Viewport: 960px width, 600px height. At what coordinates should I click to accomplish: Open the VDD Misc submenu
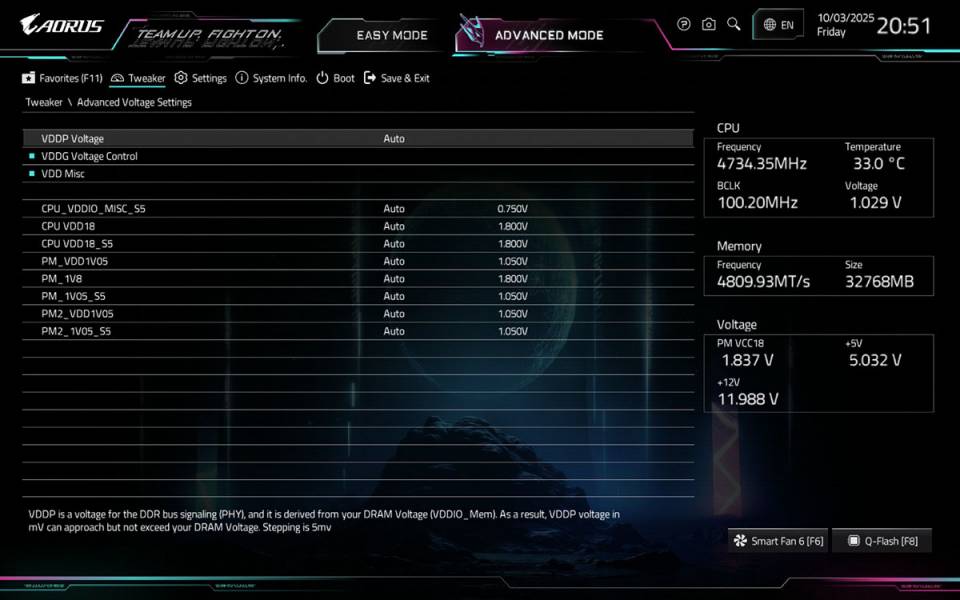(x=62, y=174)
